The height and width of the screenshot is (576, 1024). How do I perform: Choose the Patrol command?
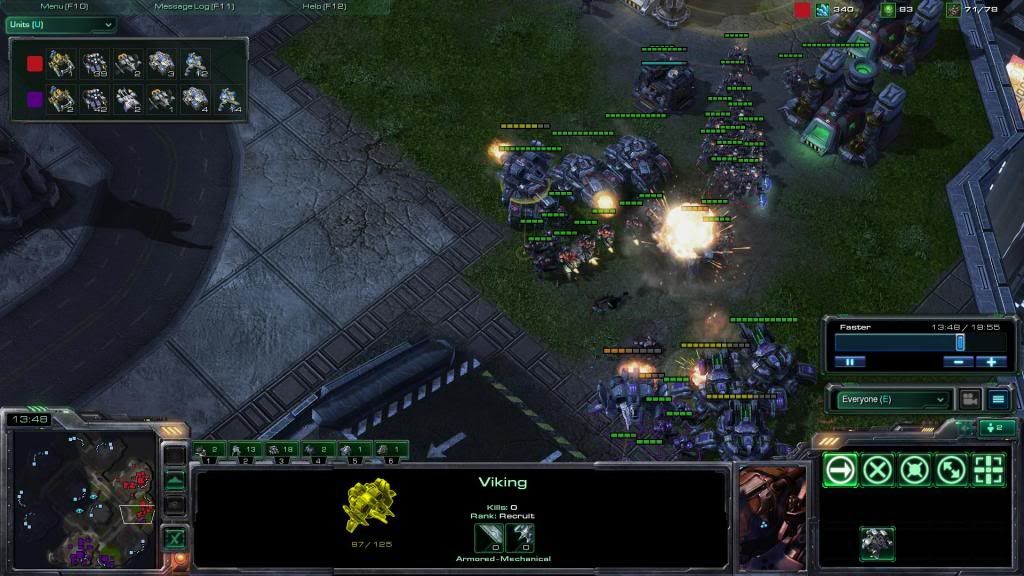click(951, 470)
